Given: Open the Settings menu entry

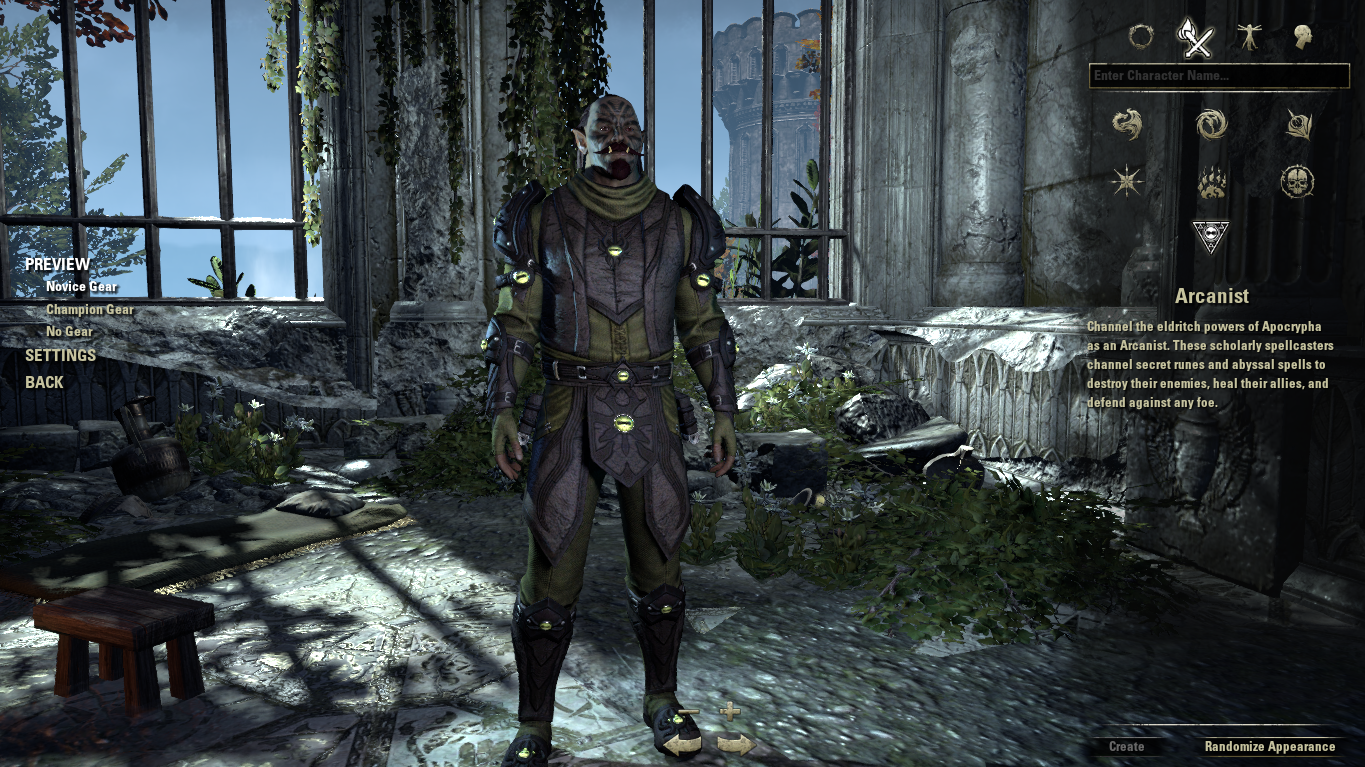Looking at the screenshot, I should 60,355.
